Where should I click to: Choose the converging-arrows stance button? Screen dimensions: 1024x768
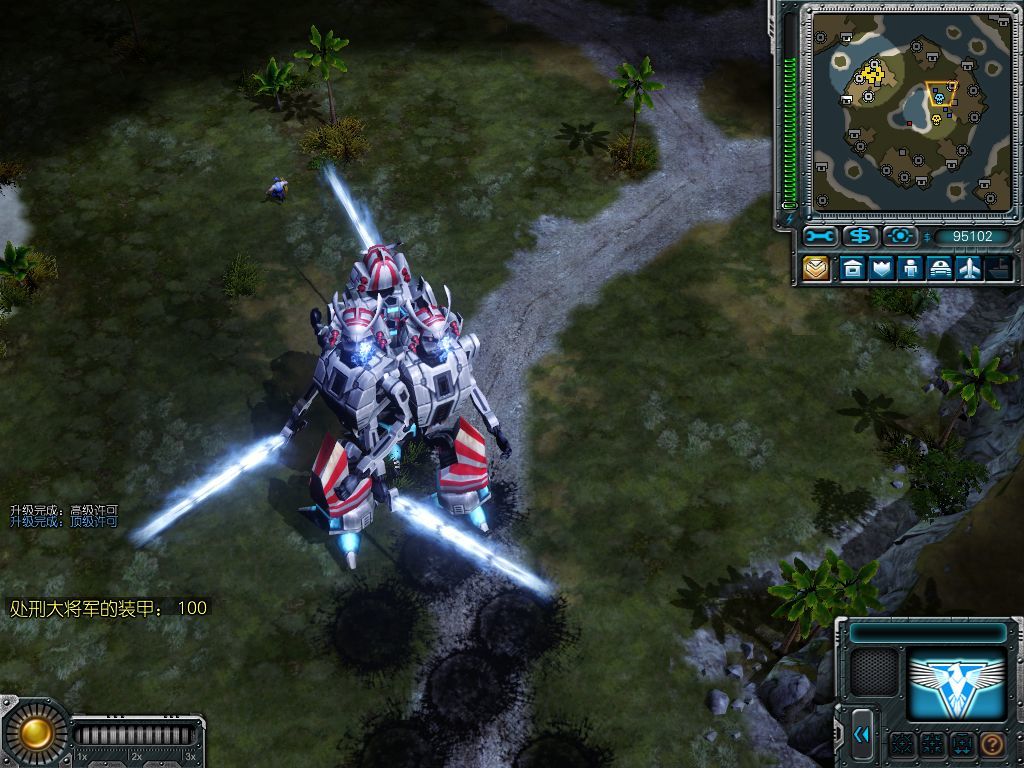tap(932, 744)
